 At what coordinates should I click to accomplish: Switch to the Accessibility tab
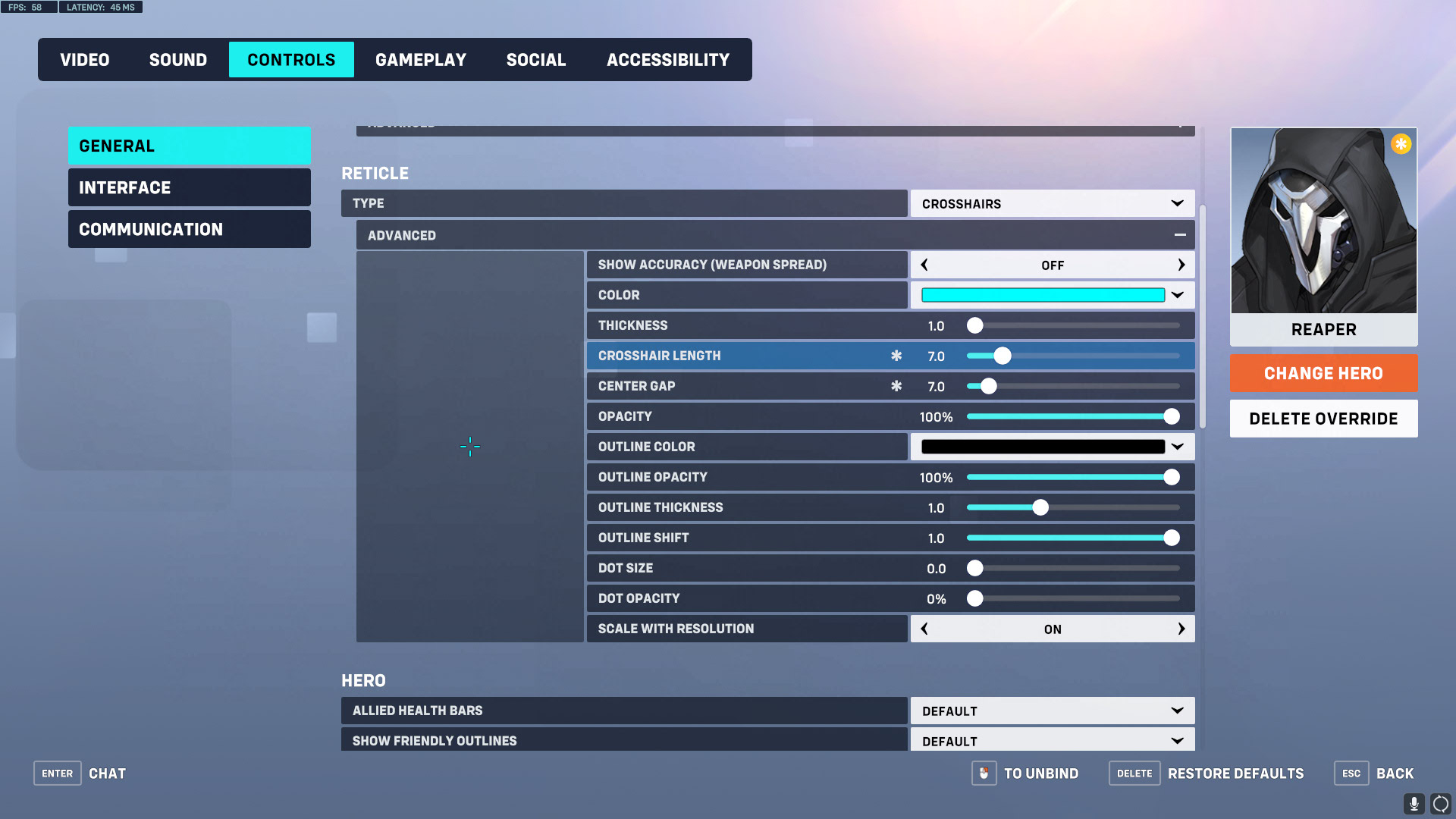667,59
